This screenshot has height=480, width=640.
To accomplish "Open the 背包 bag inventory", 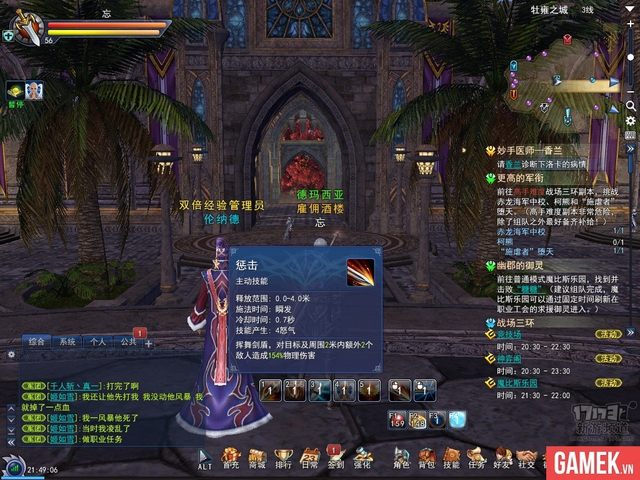I will [427, 456].
